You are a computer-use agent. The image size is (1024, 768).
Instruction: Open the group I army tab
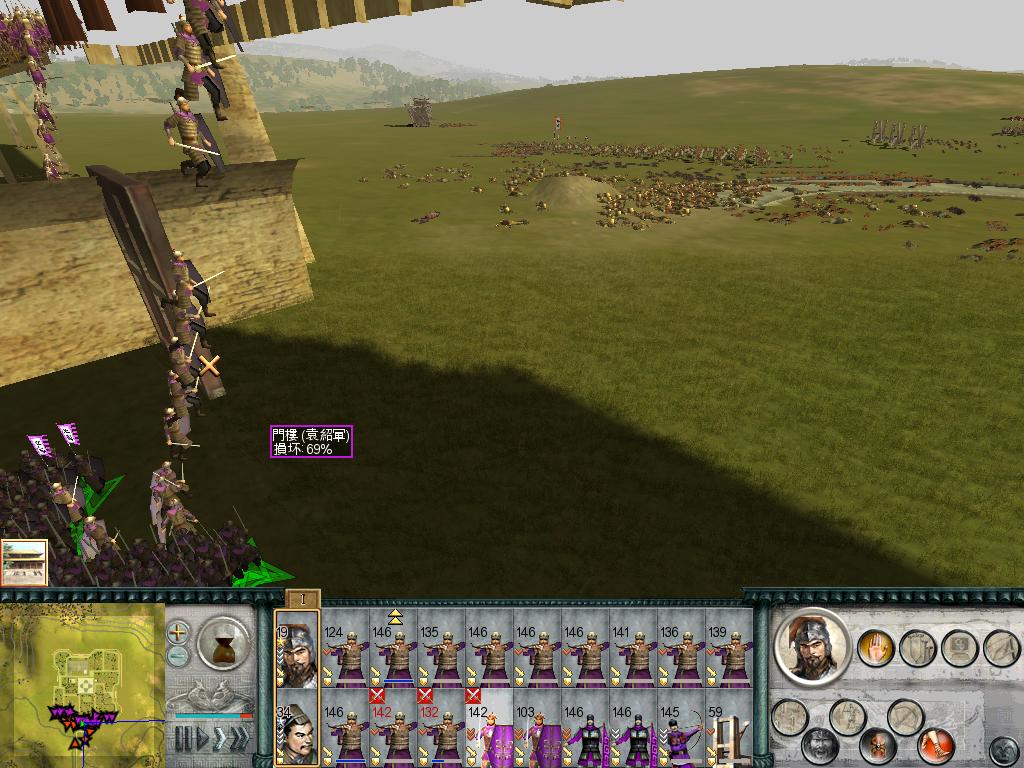(302, 600)
